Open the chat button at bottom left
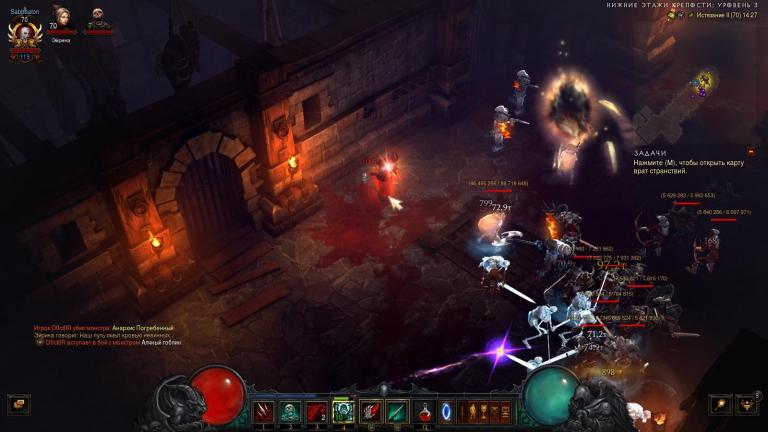 [18, 404]
